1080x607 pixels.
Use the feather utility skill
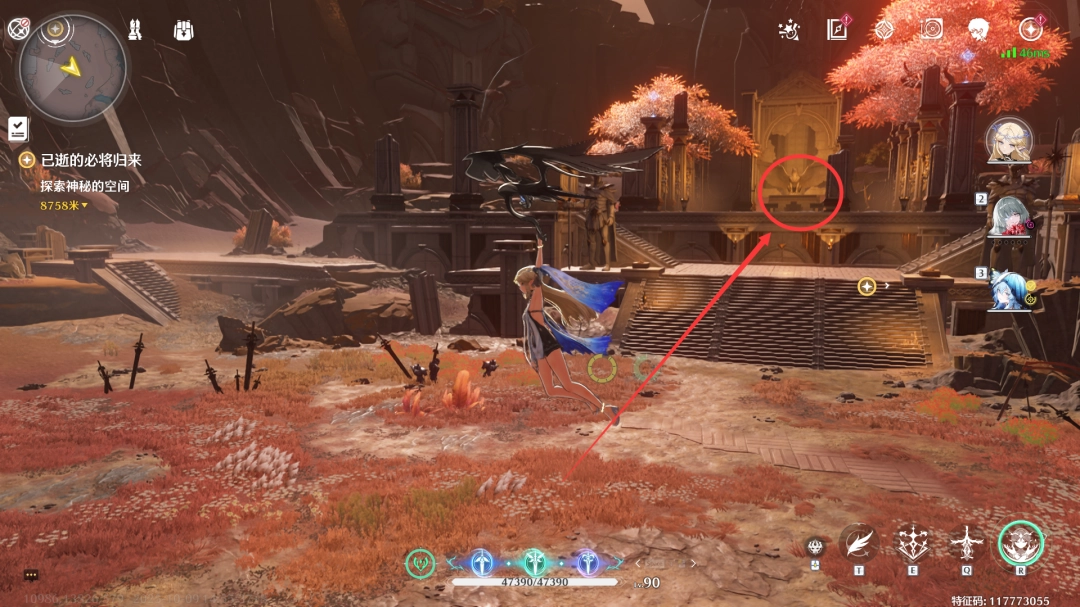pos(858,543)
